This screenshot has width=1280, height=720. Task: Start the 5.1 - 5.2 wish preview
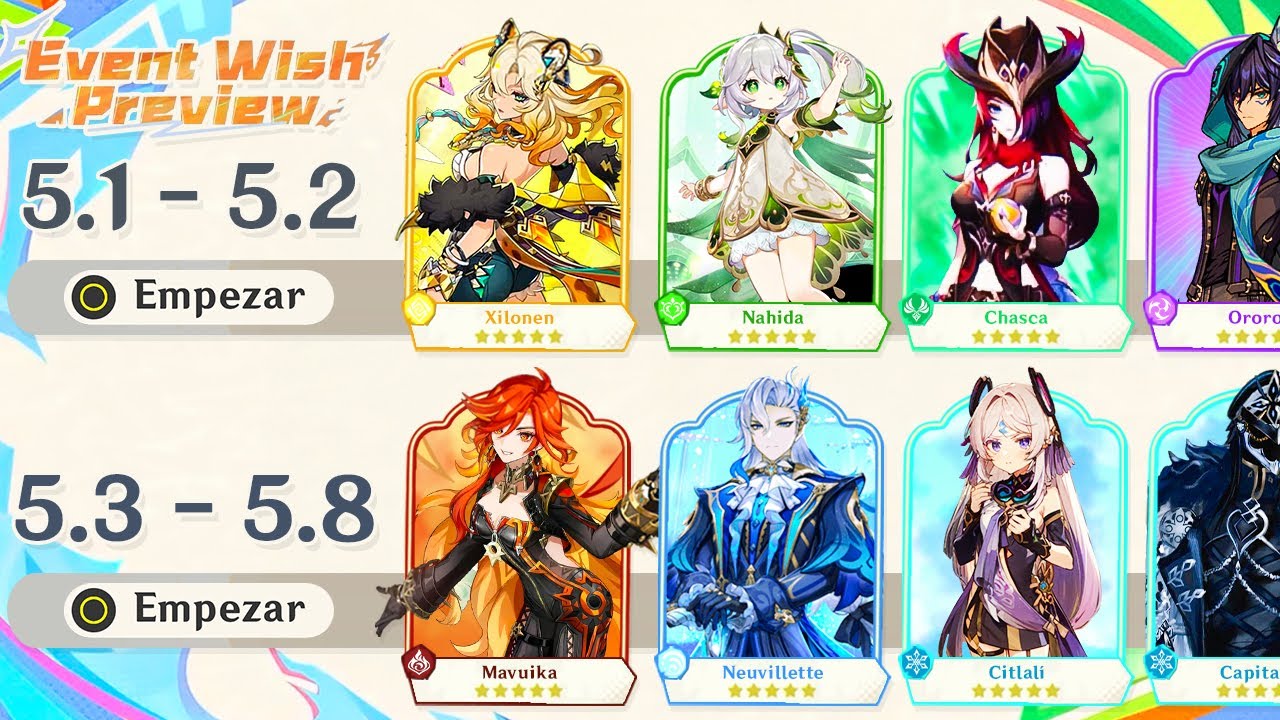pyautogui.click(x=199, y=296)
